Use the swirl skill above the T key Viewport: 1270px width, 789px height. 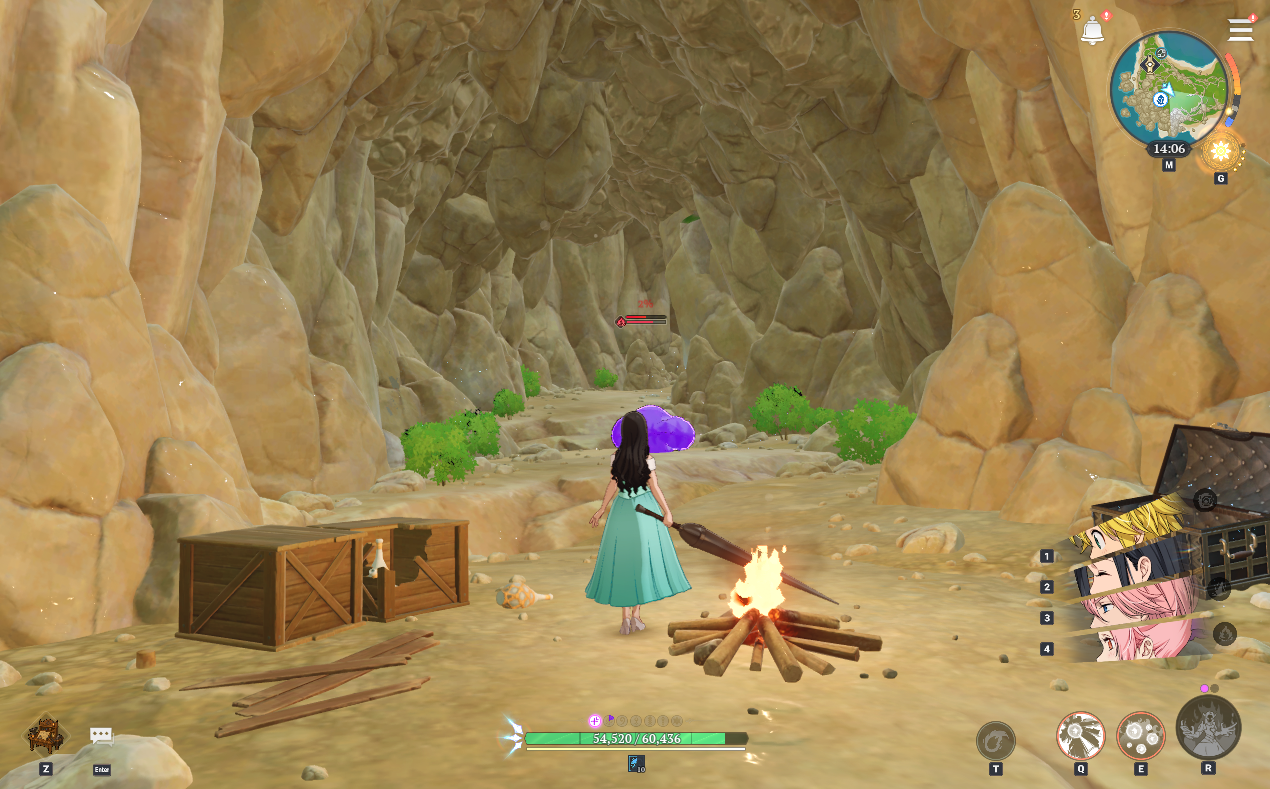tap(996, 741)
